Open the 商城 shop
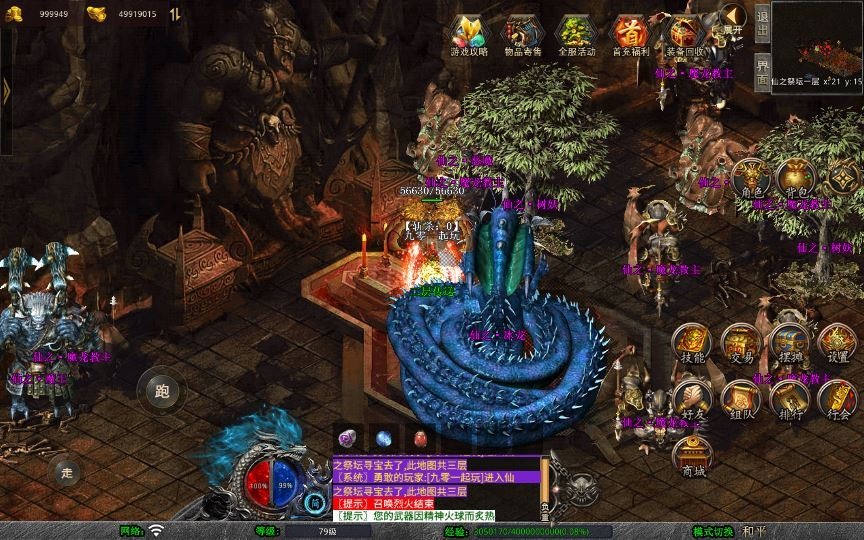 (x=691, y=456)
